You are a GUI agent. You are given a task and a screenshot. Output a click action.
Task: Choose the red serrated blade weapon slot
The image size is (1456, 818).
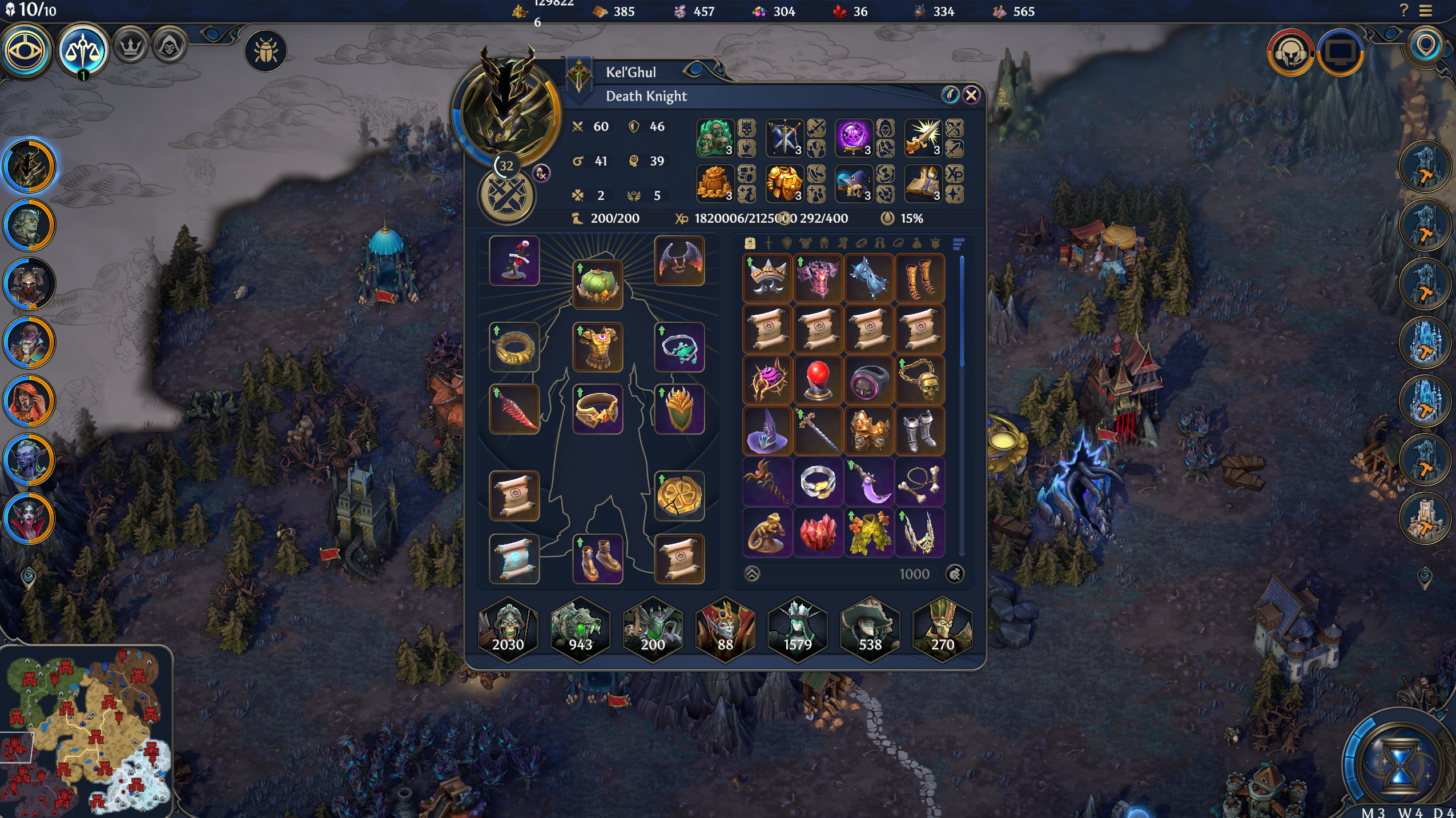point(514,409)
